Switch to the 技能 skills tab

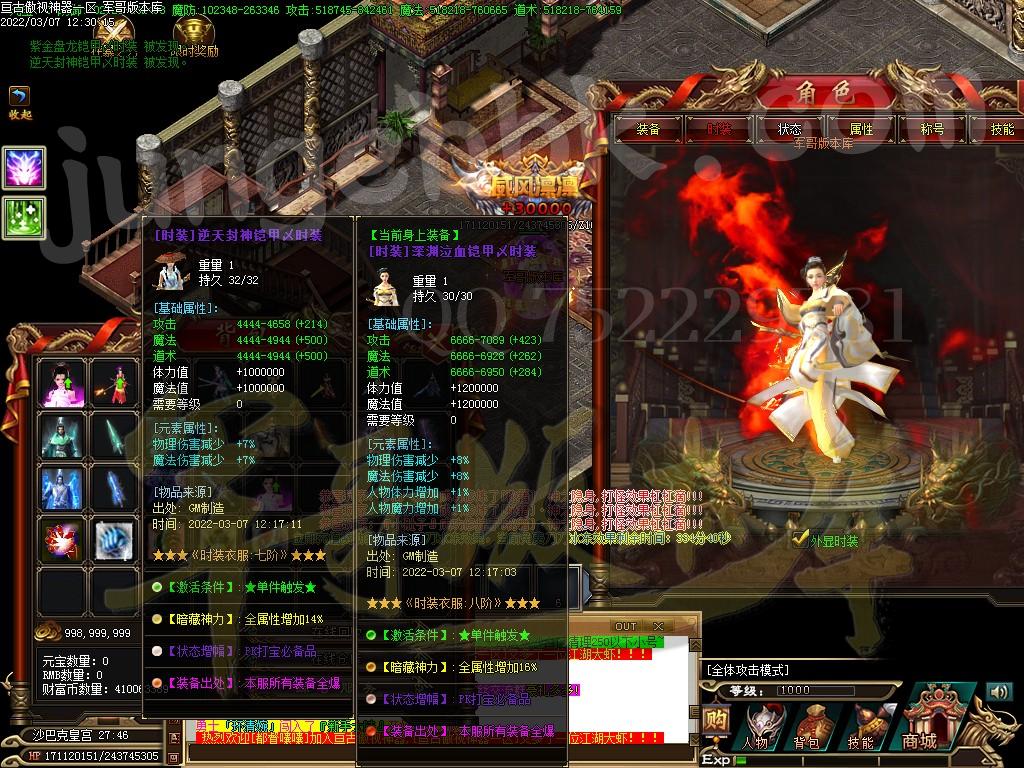[x=1001, y=129]
